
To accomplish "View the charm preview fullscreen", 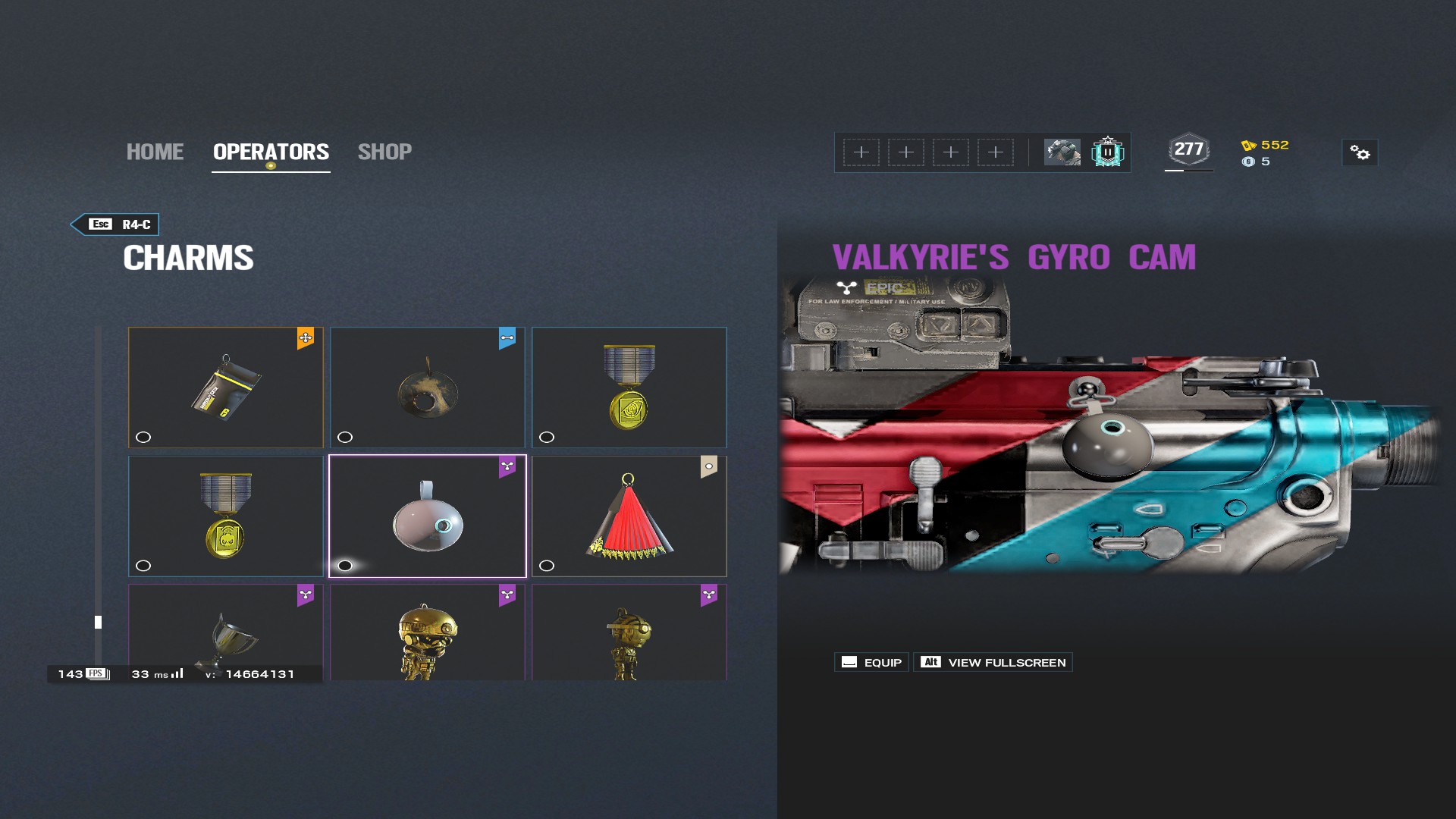I will (993, 662).
